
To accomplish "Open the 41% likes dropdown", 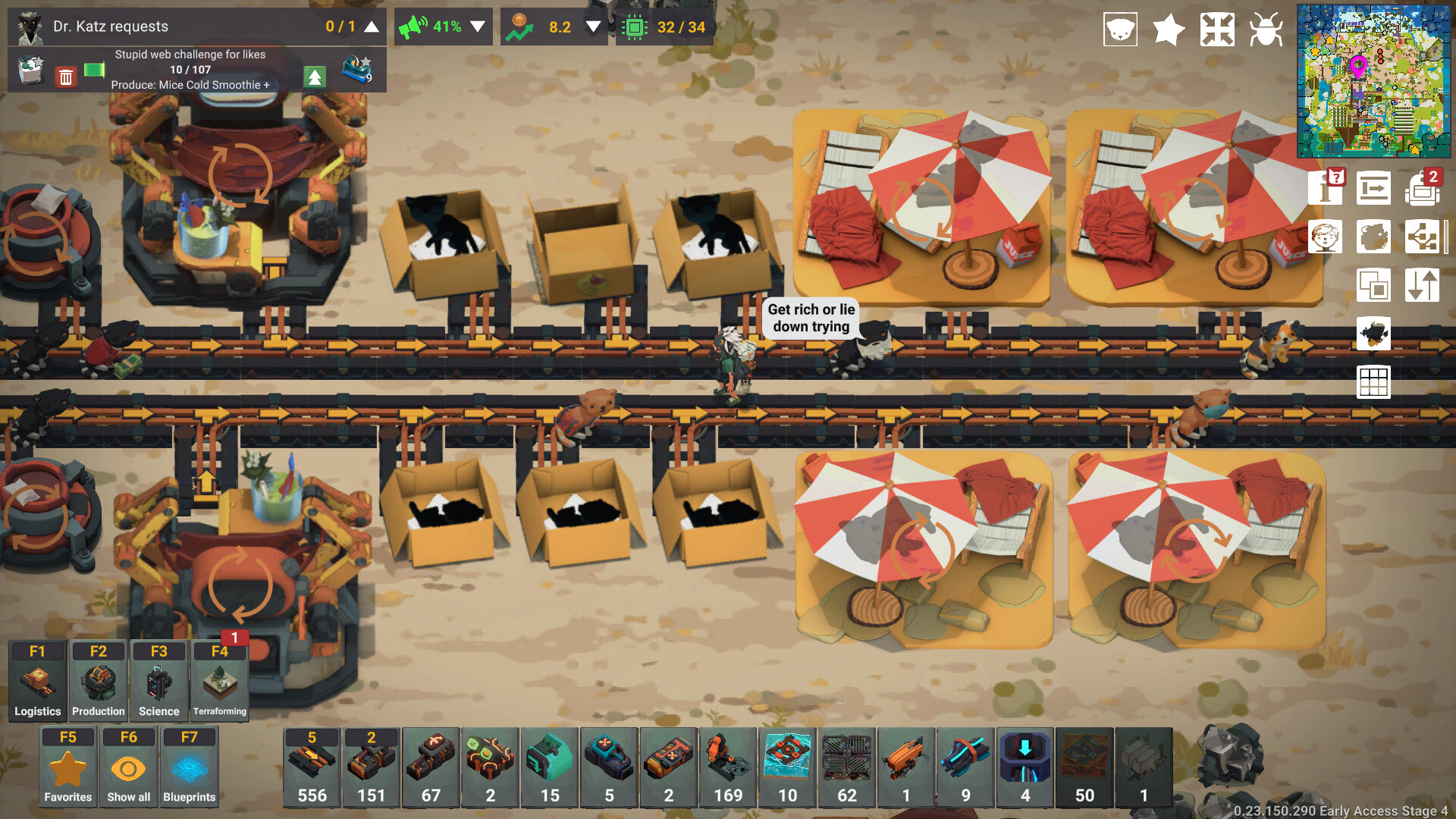I will click(x=477, y=26).
